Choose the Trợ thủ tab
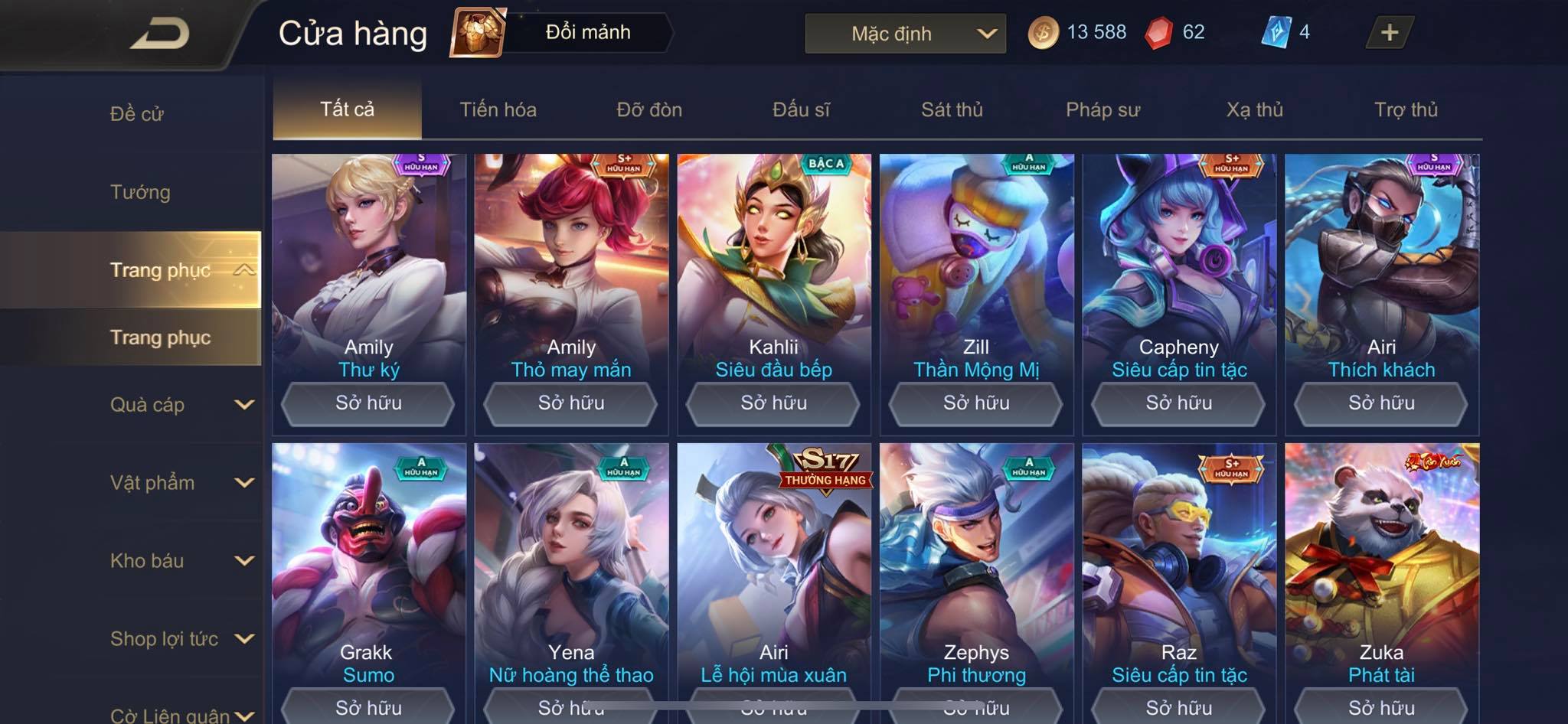 tap(1406, 109)
